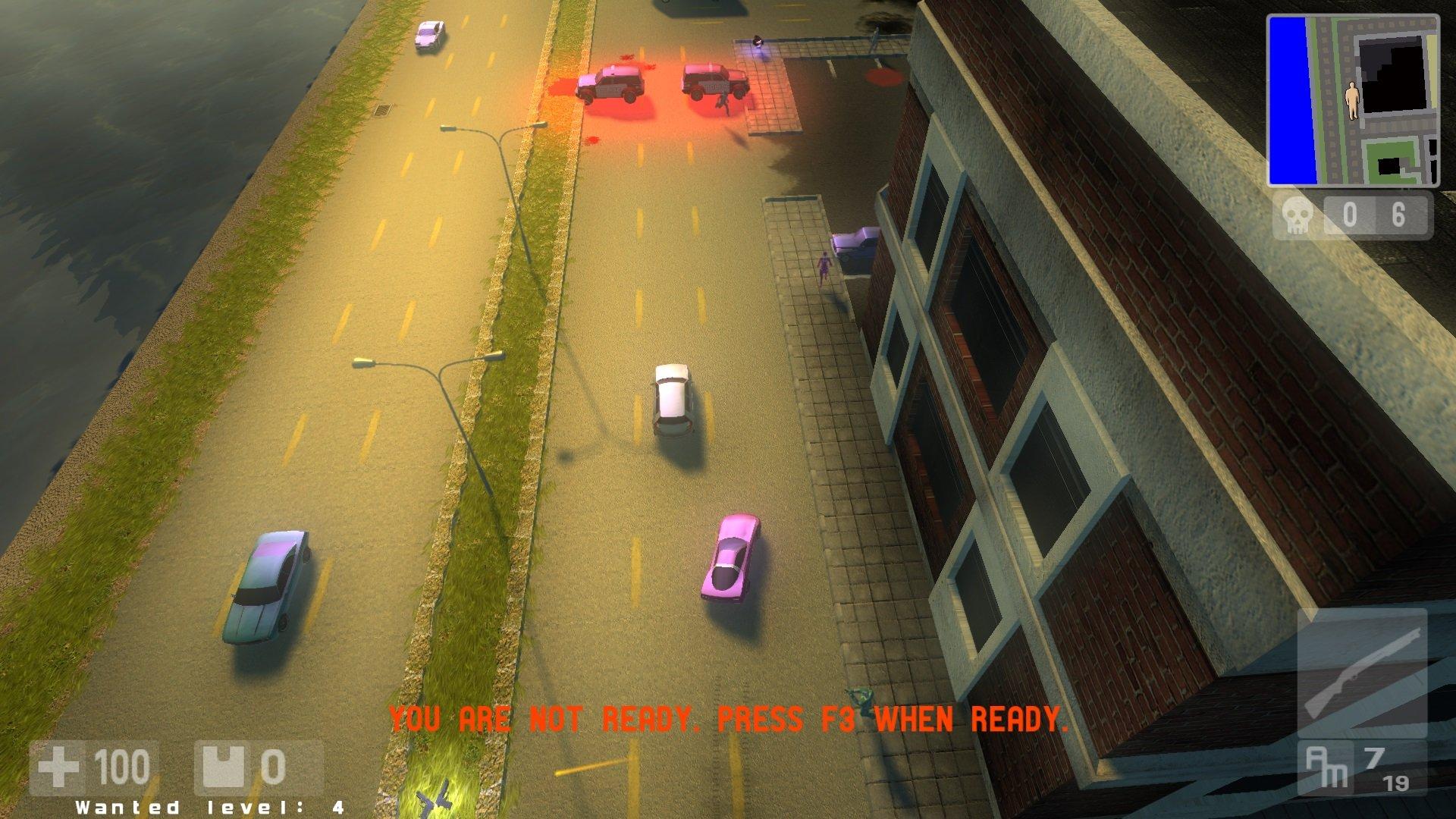The height and width of the screenshot is (819, 1456).
Task: Click the blue water area on the minimap
Action: (x=1293, y=99)
